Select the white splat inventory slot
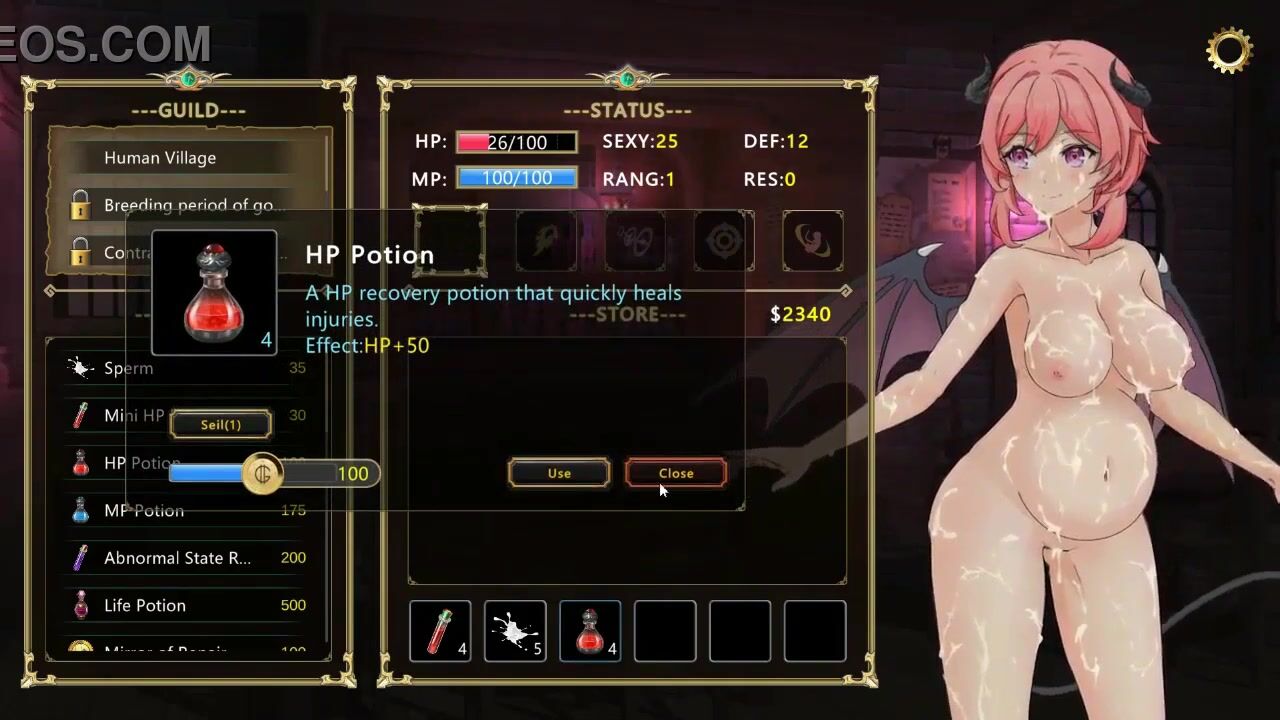The height and width of the screenshot is (720, 1280). pyautogui.click(x=515, y=631)
